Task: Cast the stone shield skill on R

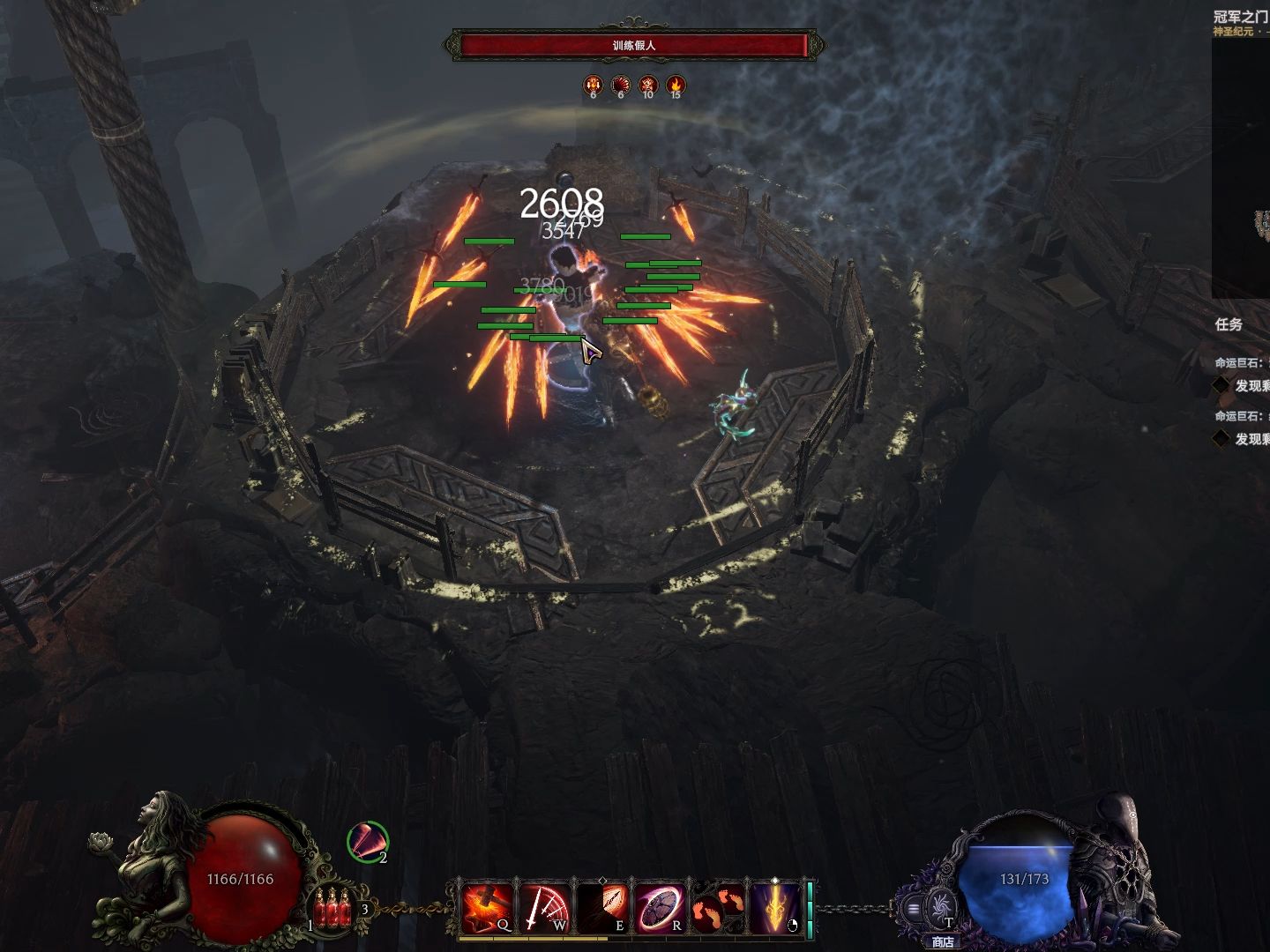Action: coord(660,908)
